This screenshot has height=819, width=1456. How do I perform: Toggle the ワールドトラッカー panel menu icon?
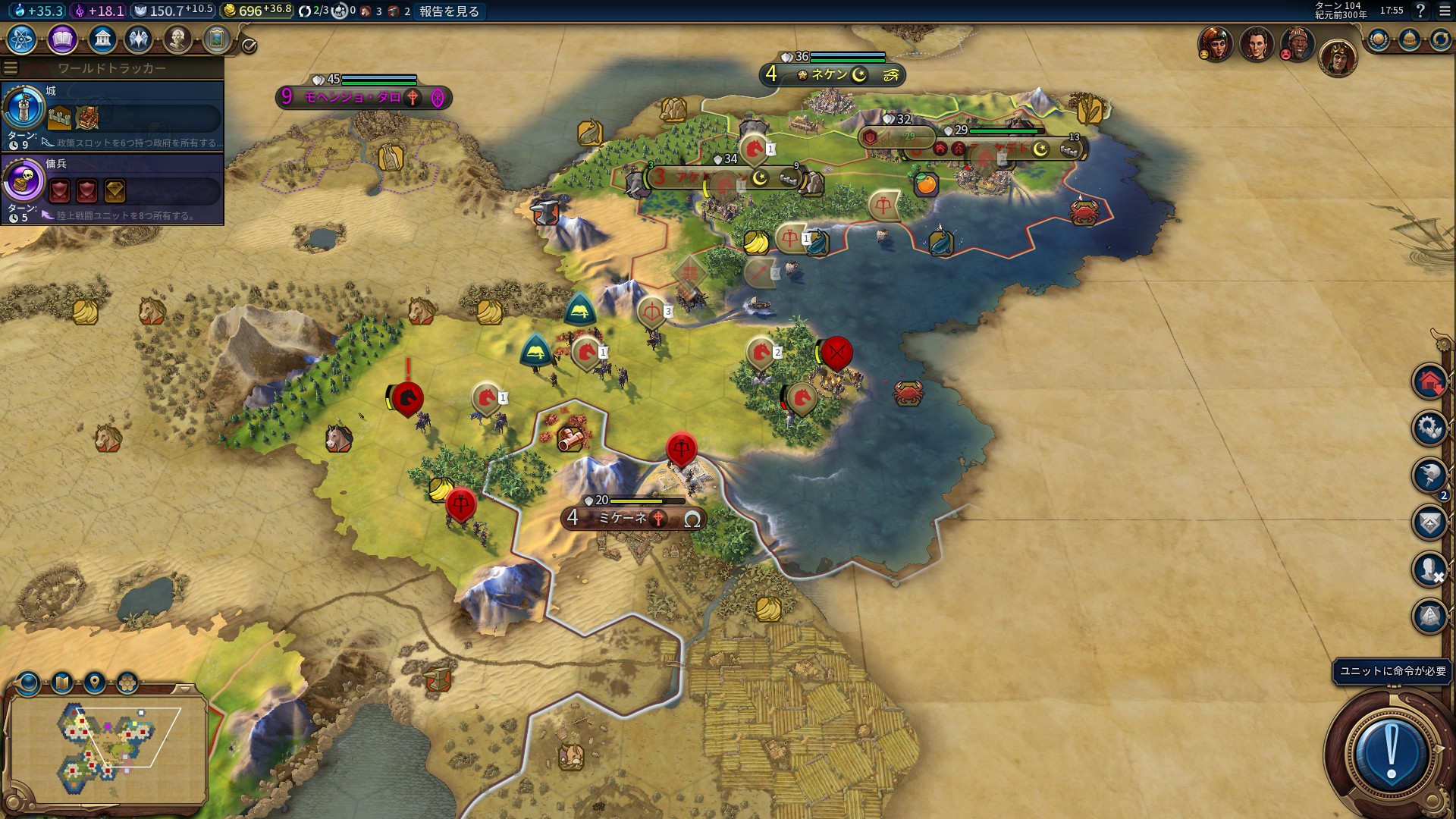pos(11,68)
